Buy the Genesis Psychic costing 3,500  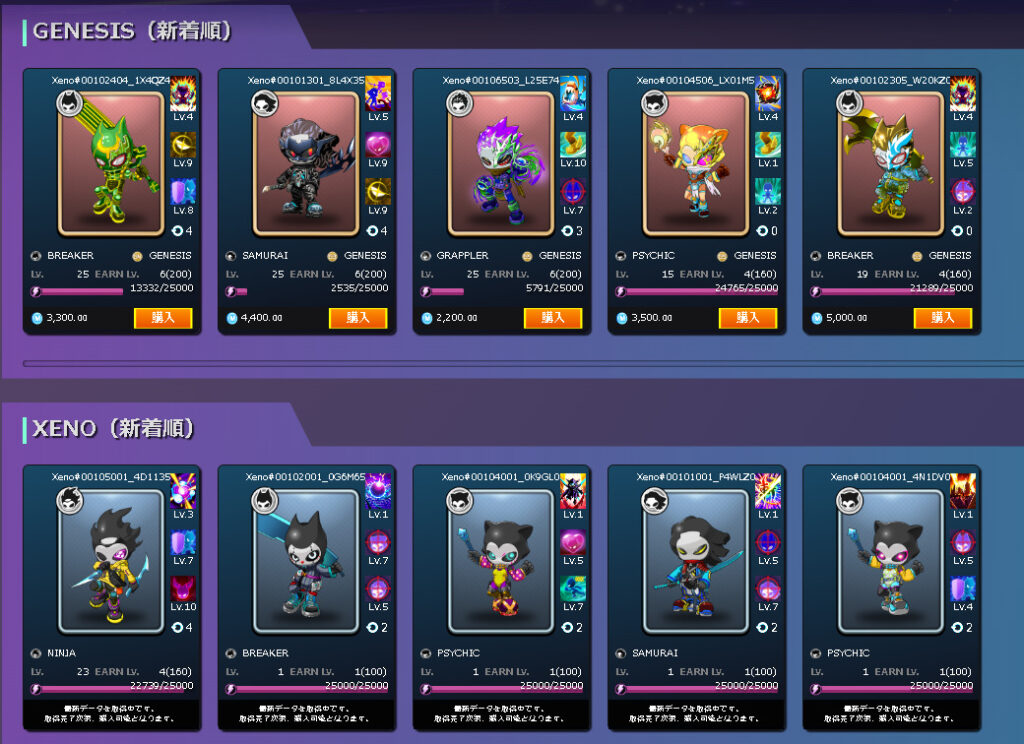pos(747,318)
